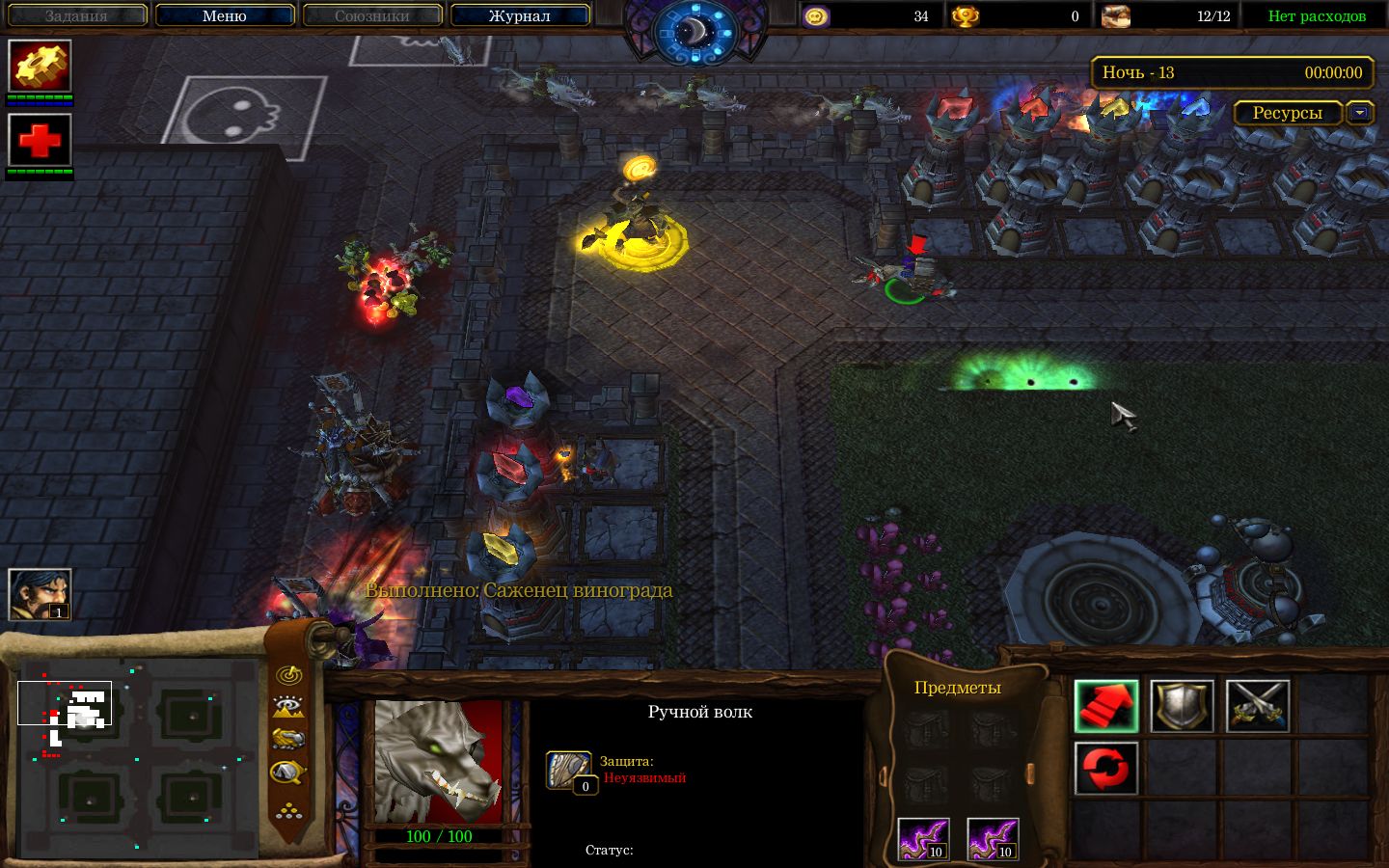Click the wolf unit portrait
This screenshot has width=1389, height=868.
coord(438,762)
